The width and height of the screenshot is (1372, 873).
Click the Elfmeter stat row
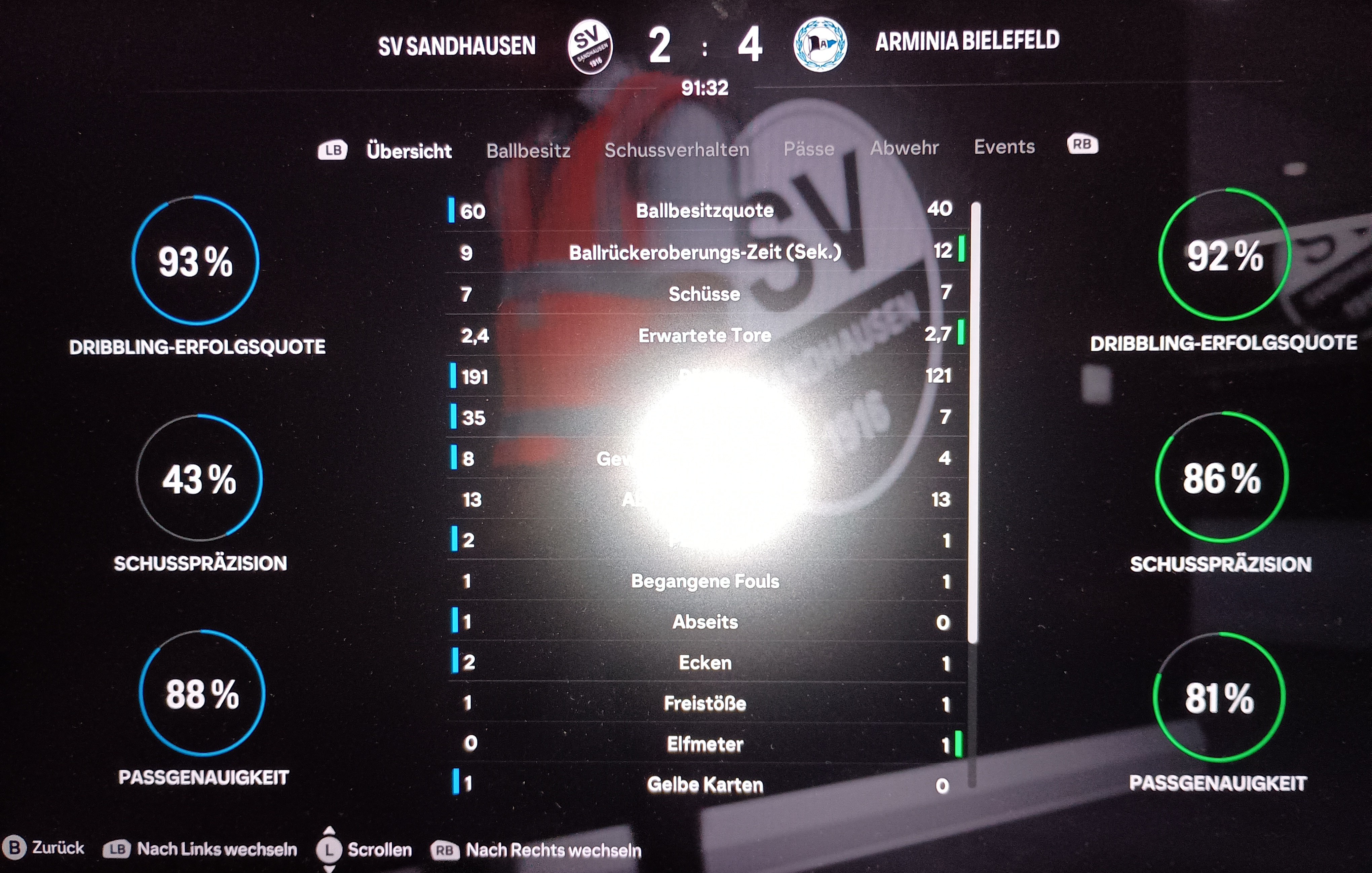pyautogui.click(x=705, y=744)
